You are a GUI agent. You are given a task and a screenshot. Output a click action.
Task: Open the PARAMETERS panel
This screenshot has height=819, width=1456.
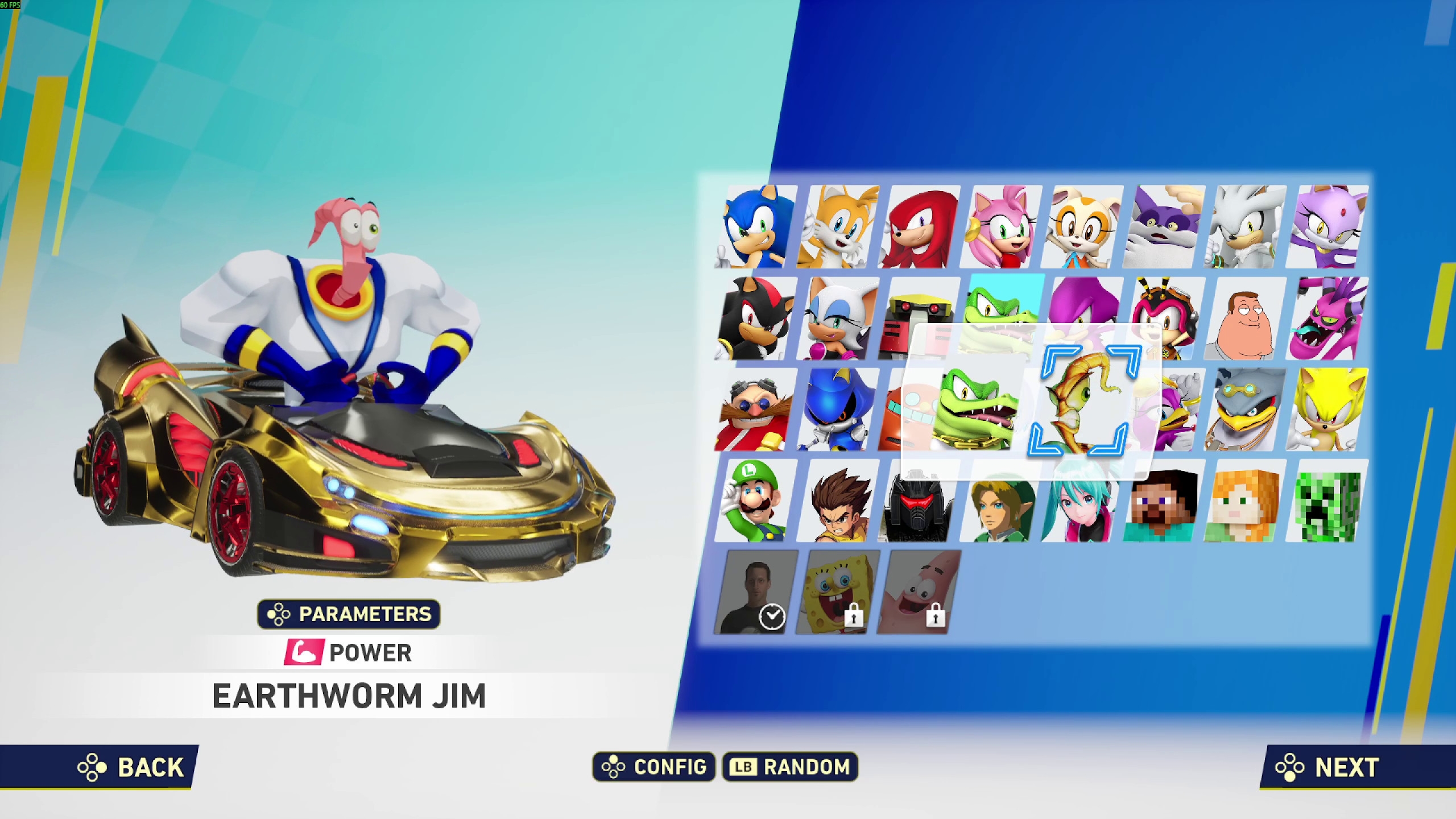coord(348,614)
